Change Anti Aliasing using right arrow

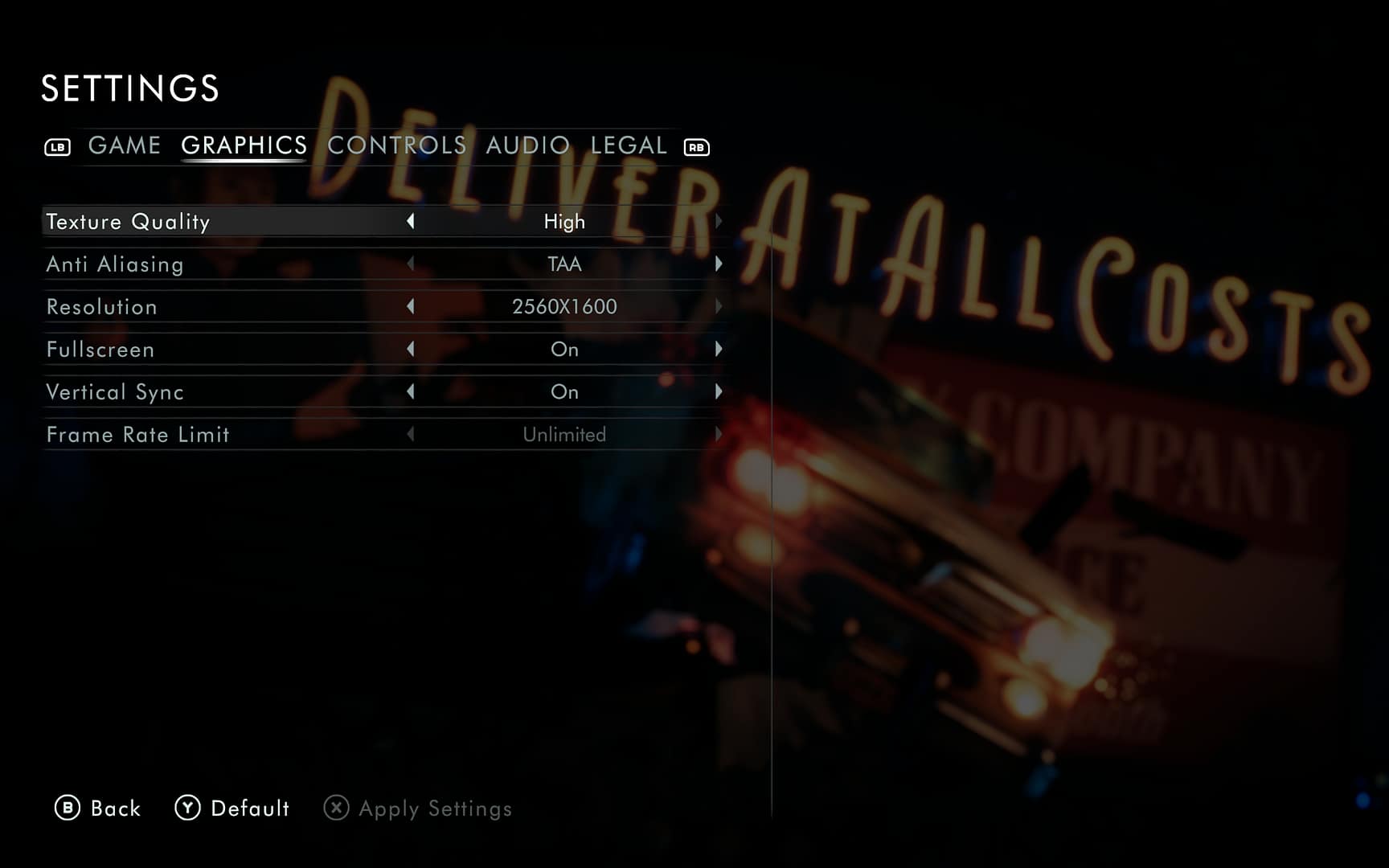tap(718, 264)
